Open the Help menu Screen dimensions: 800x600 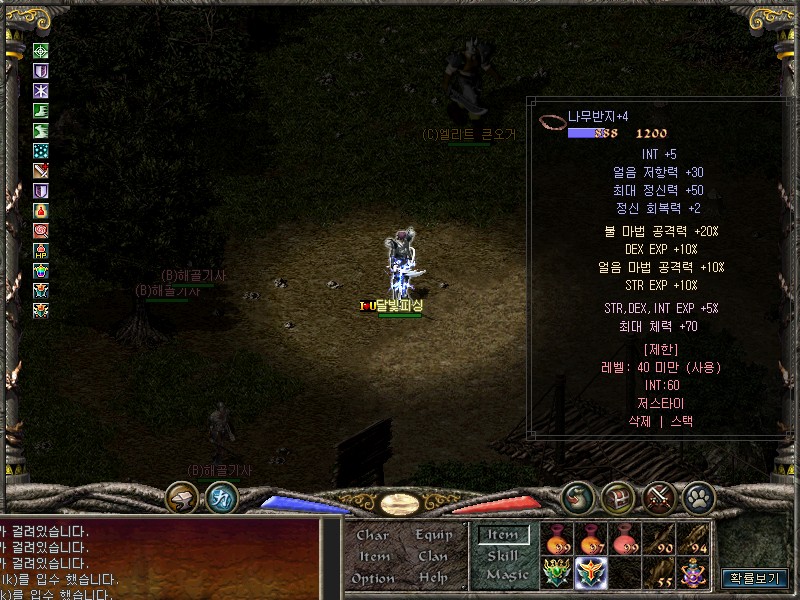[x=433, y=578]
